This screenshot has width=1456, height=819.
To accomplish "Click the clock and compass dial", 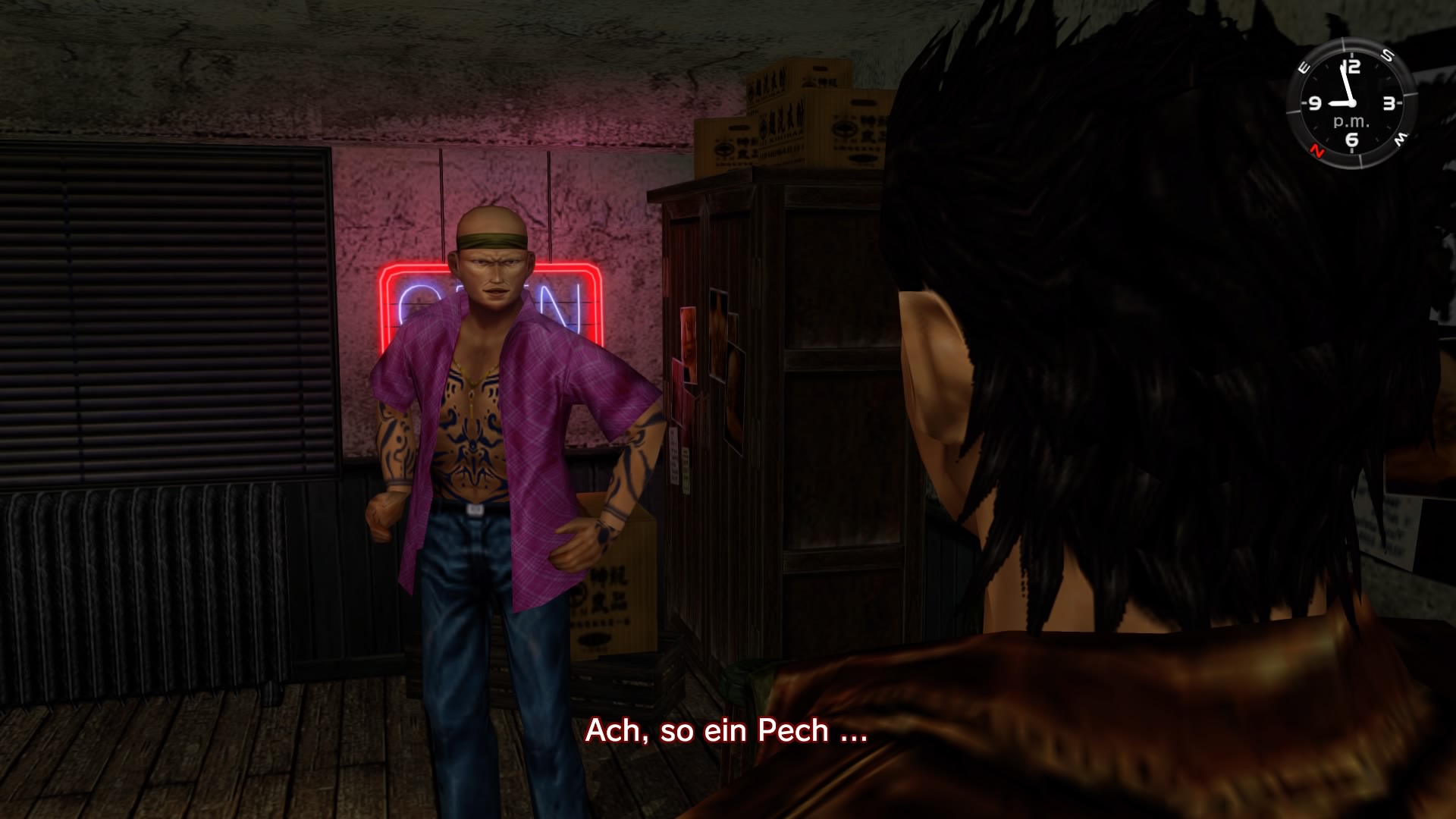I will coord(1351,103).
